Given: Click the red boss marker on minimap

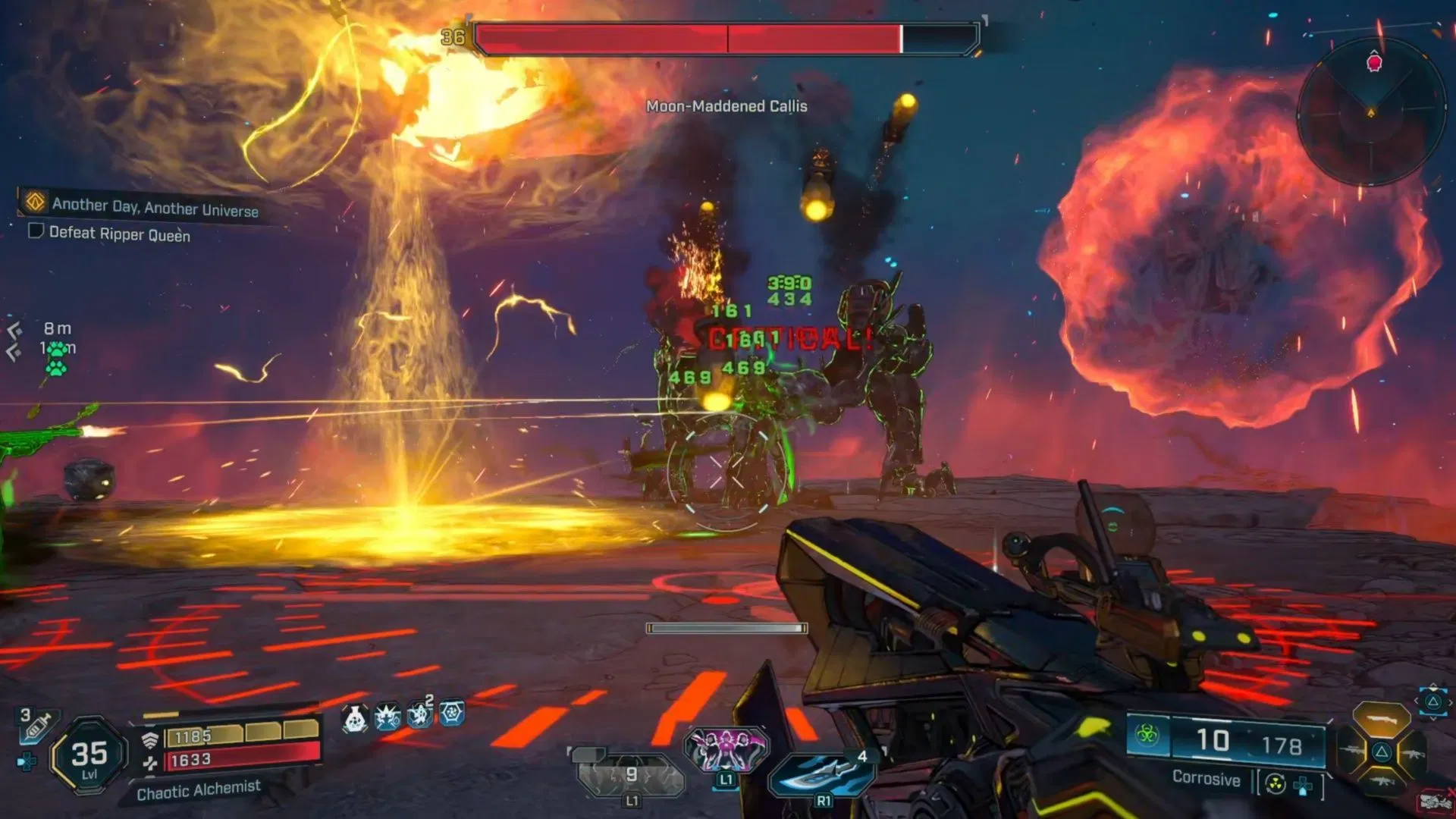Looking at the screenshot, I should click(1374, 63).
